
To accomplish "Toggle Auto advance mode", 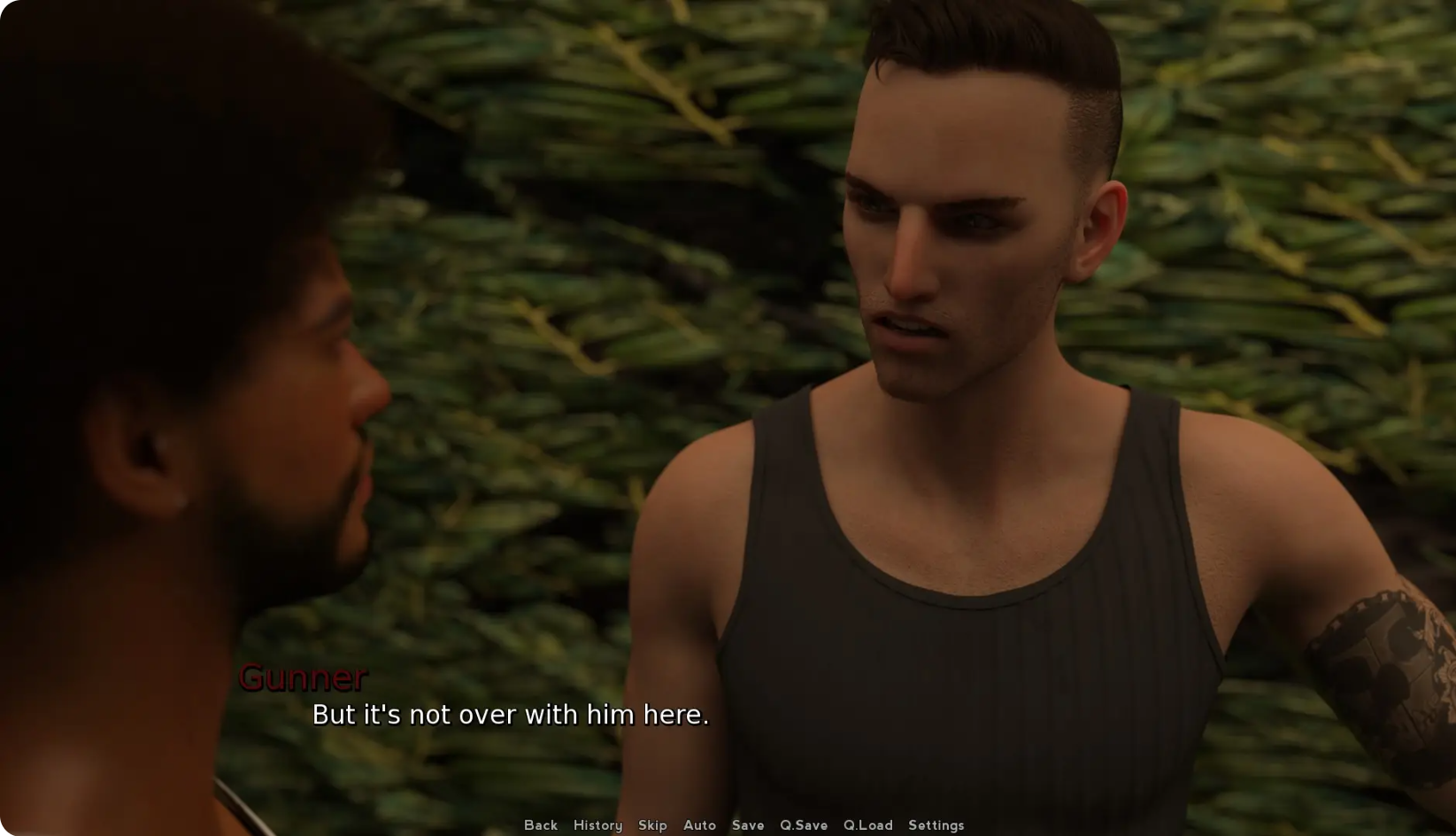I will coord(699,825).
